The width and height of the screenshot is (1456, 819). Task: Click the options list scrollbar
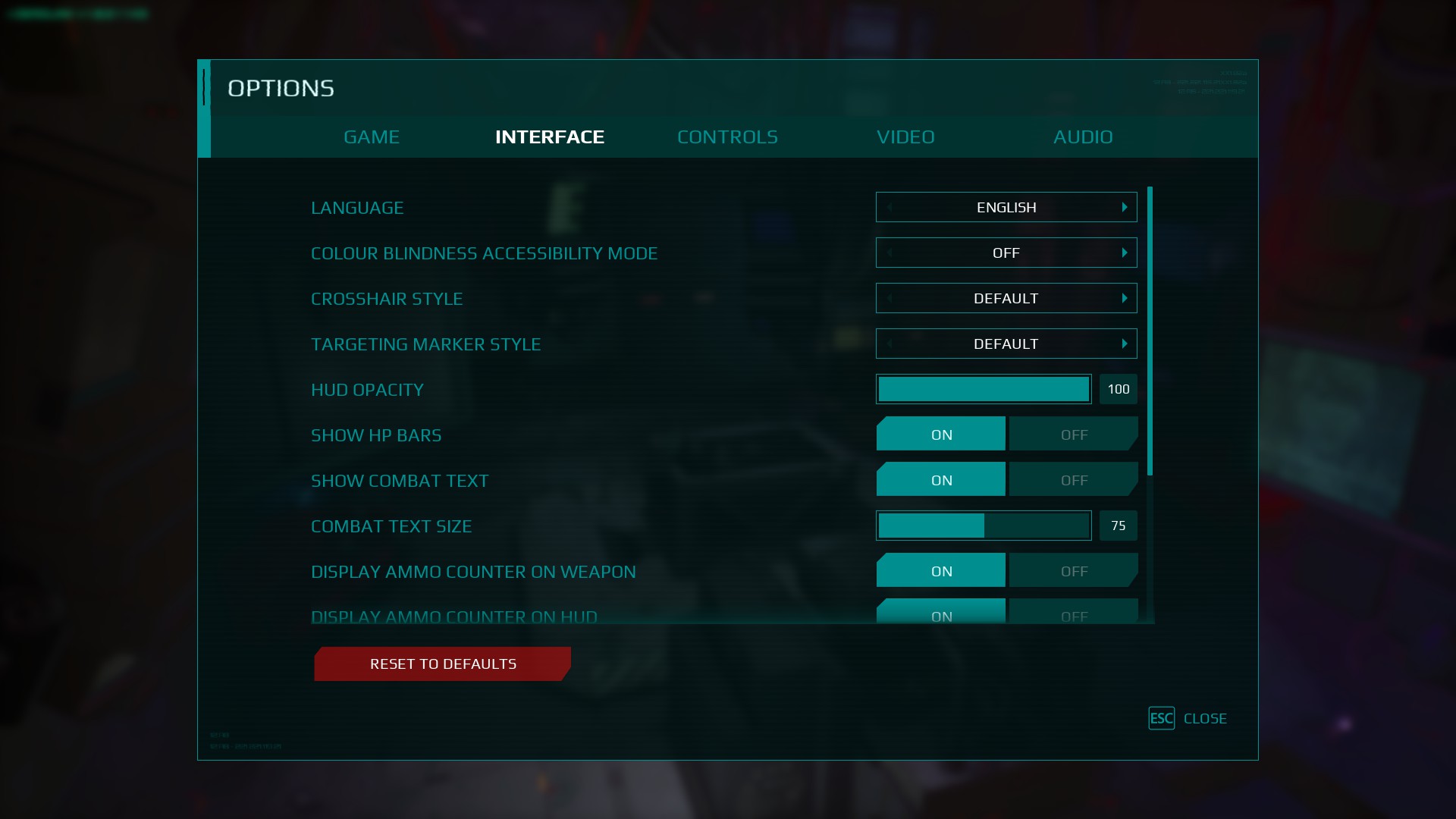[1150, 331]
